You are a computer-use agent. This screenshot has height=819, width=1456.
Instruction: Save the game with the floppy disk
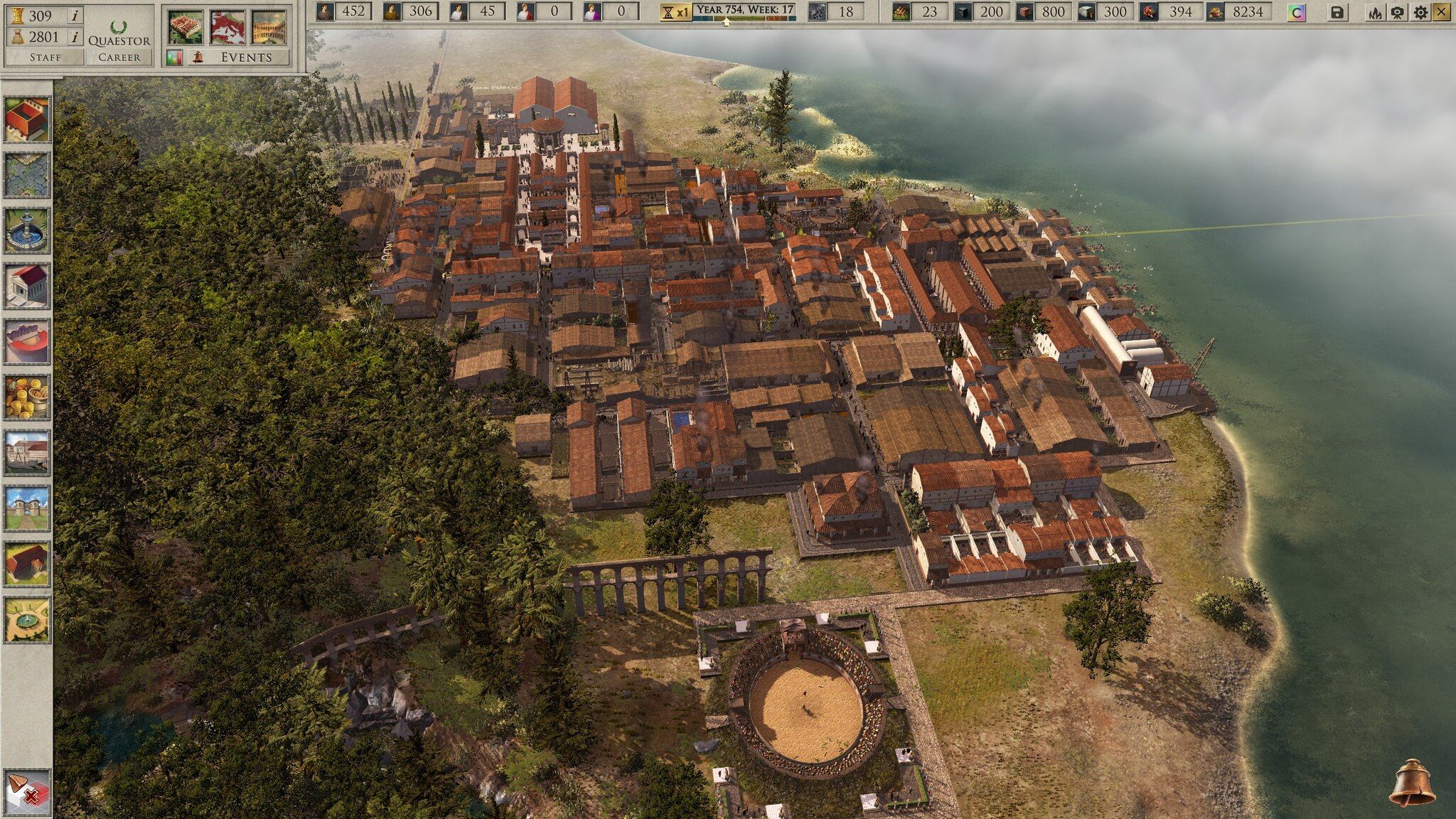click(1337, 12)
